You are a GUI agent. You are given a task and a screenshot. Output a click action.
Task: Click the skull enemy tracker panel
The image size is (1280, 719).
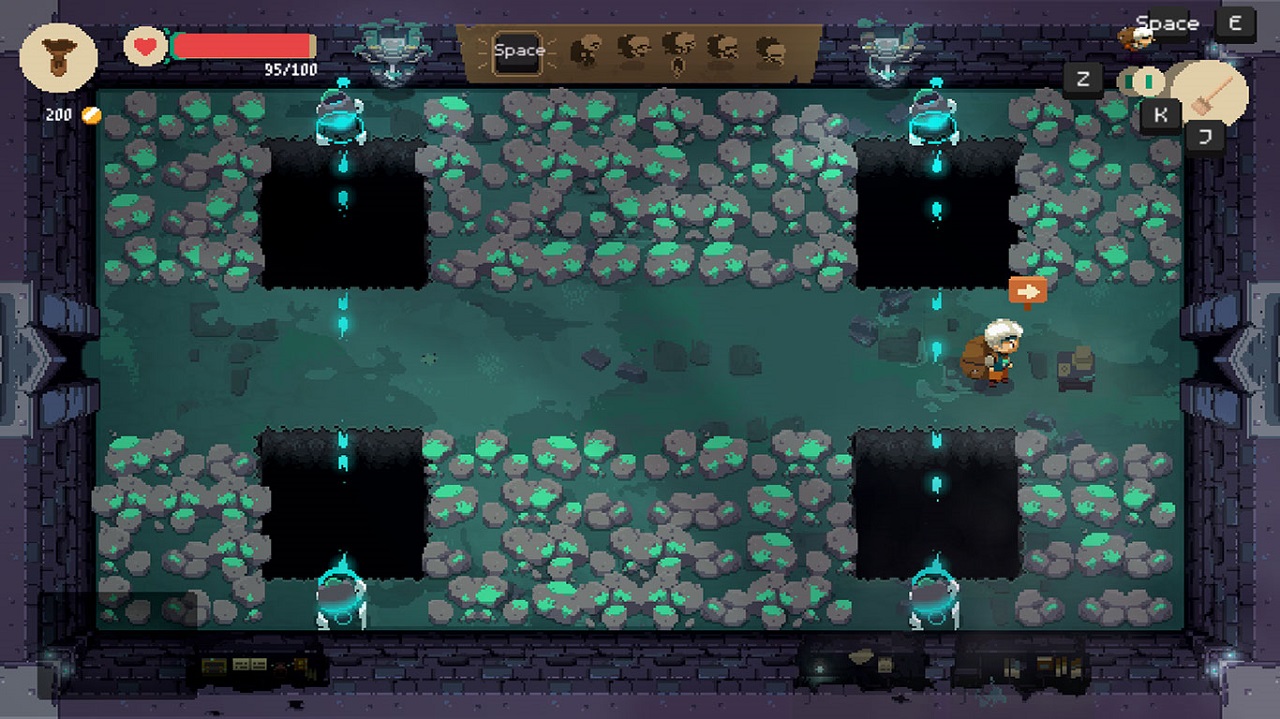pyautogui.click(x=676, y=50)
